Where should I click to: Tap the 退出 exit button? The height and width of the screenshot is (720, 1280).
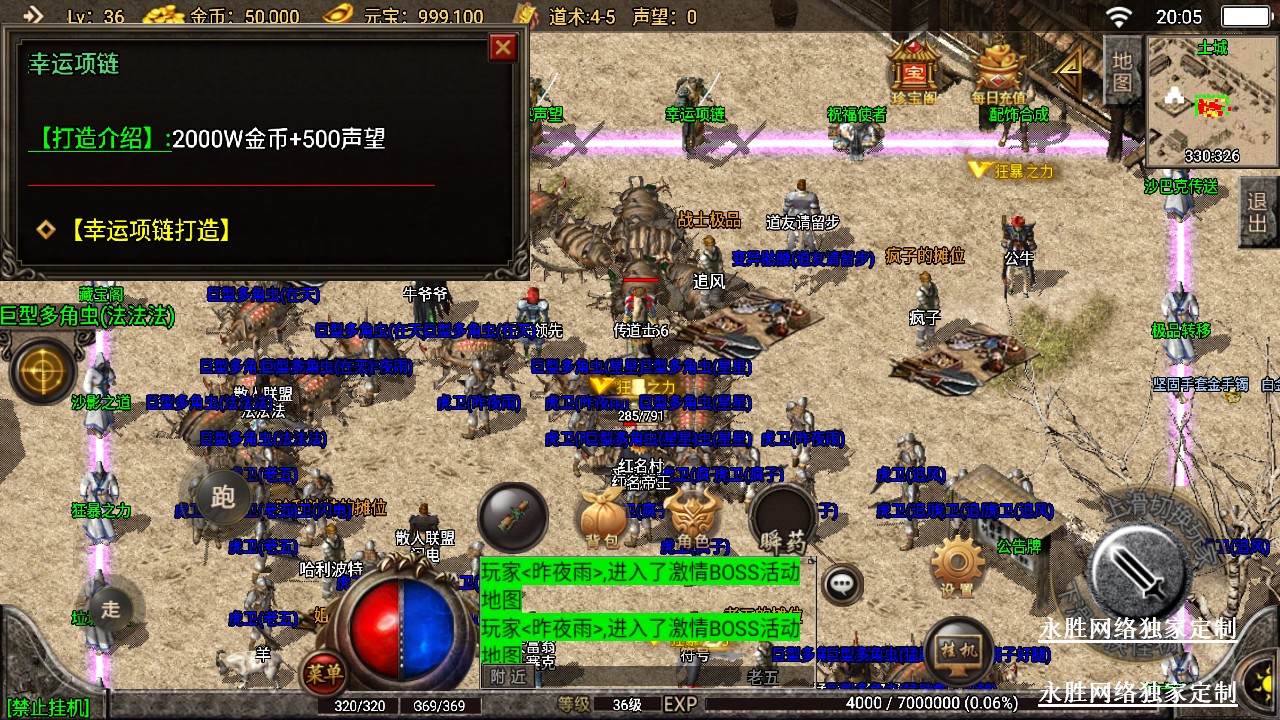click(x=1258, y=212)
